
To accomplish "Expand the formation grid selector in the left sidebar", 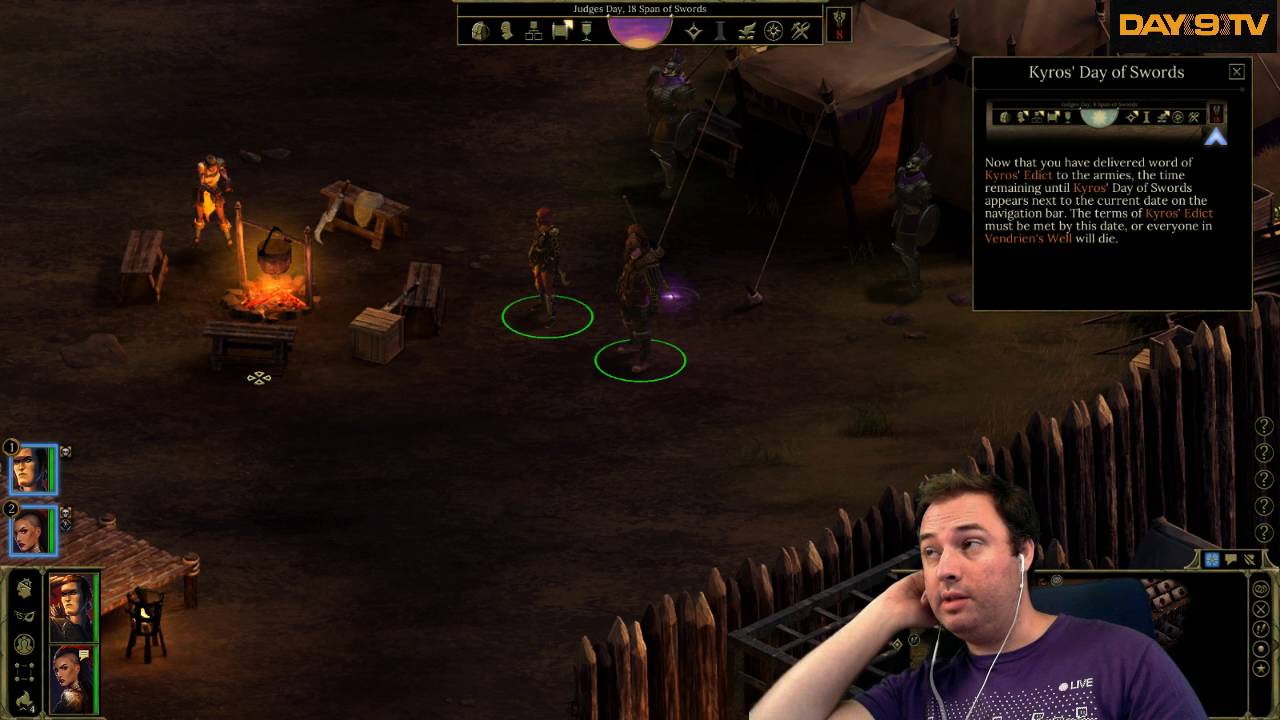I will coord(27,672).
